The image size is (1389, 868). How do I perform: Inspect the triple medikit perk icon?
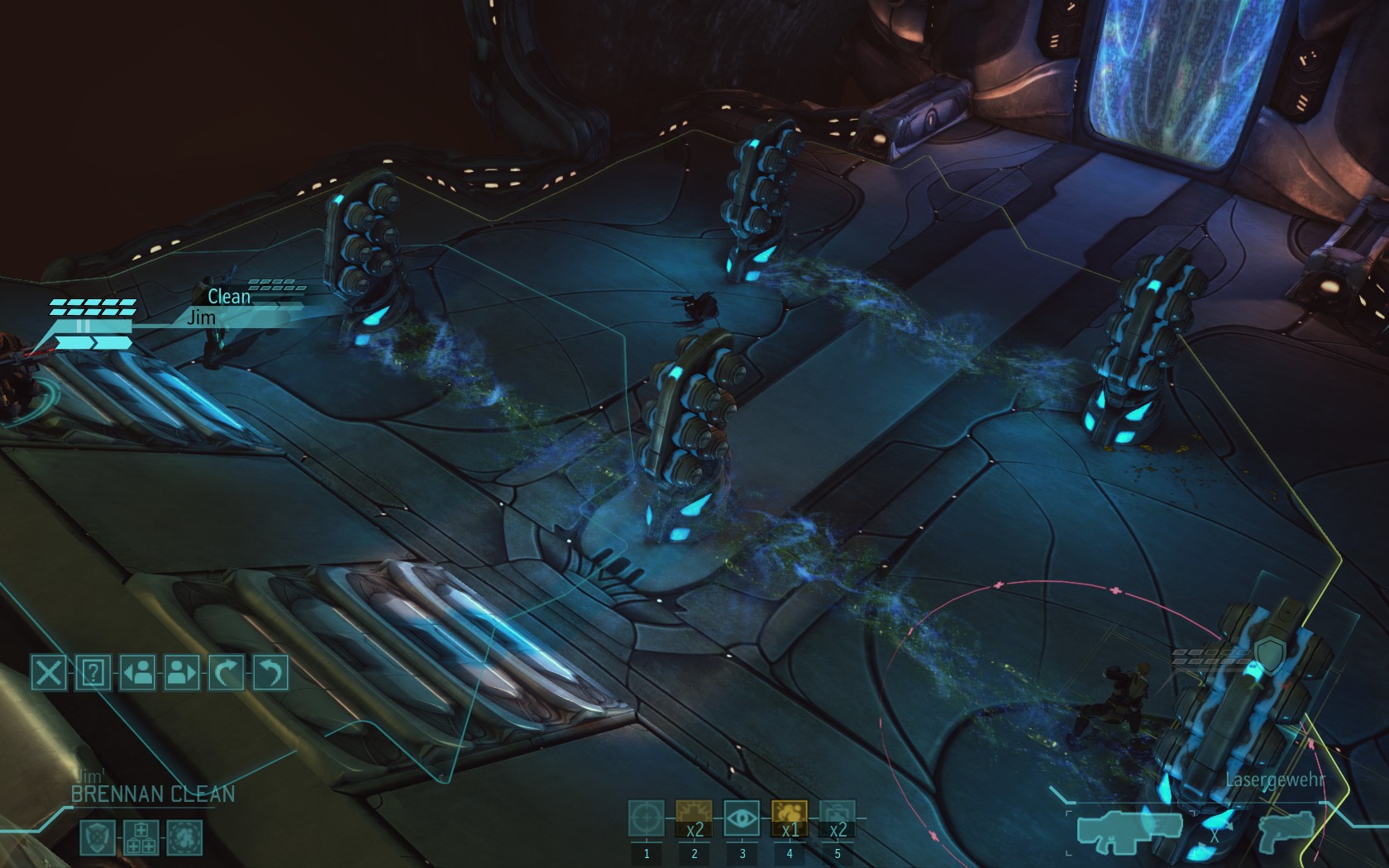[141, 837]
